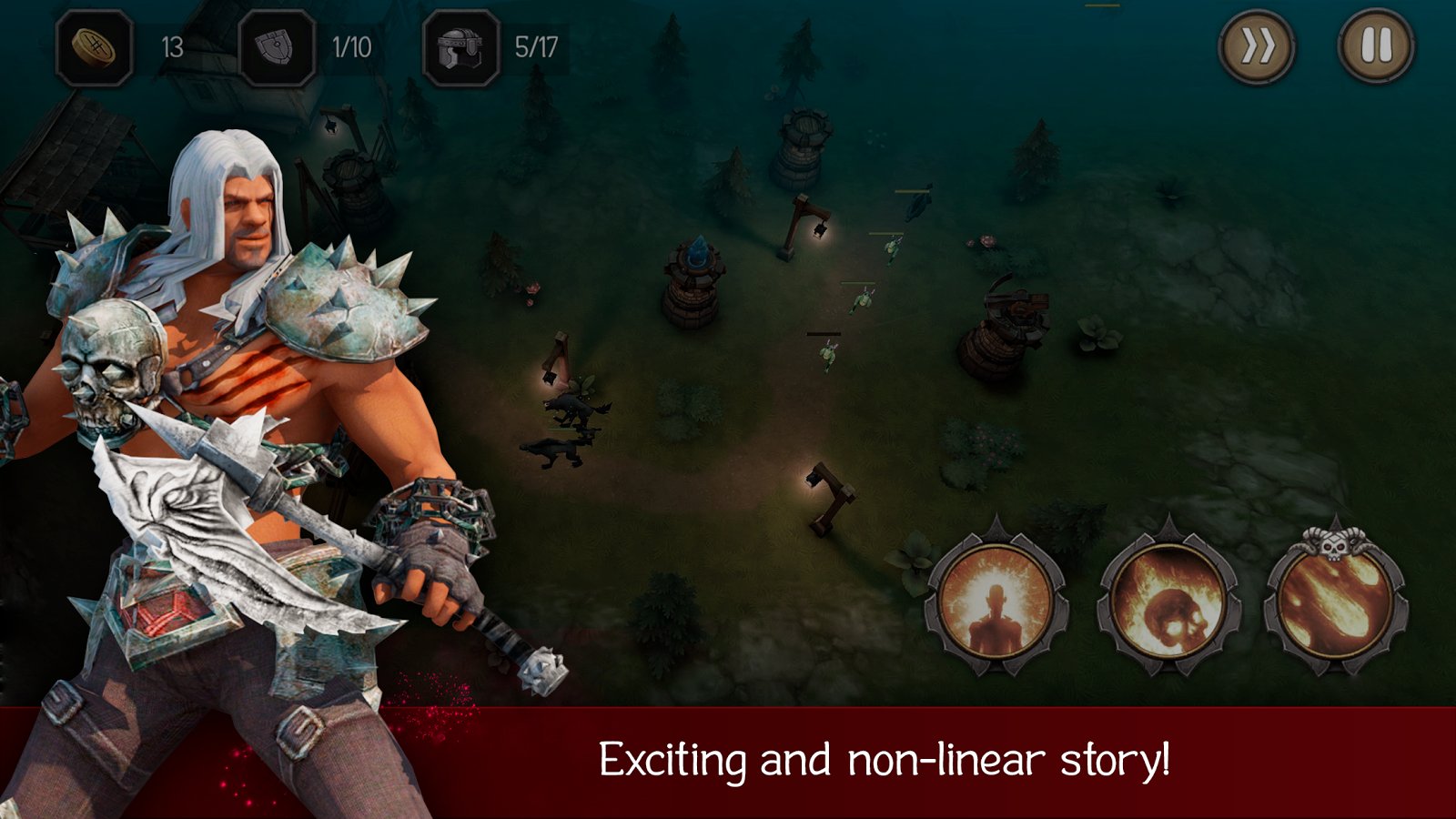1456x819 pixels.
Task: Cast the burning figure explosion ability
Action: click(996, 601)
